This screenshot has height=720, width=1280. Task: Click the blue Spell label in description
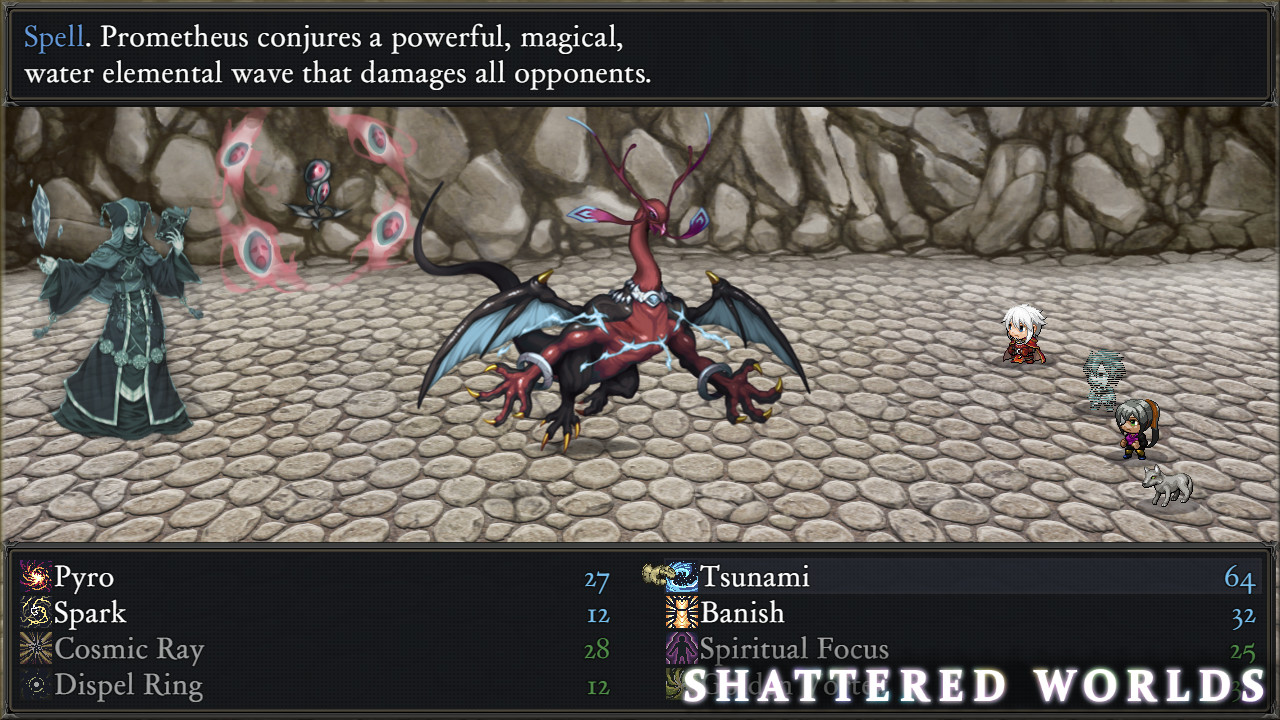point(51,38)
